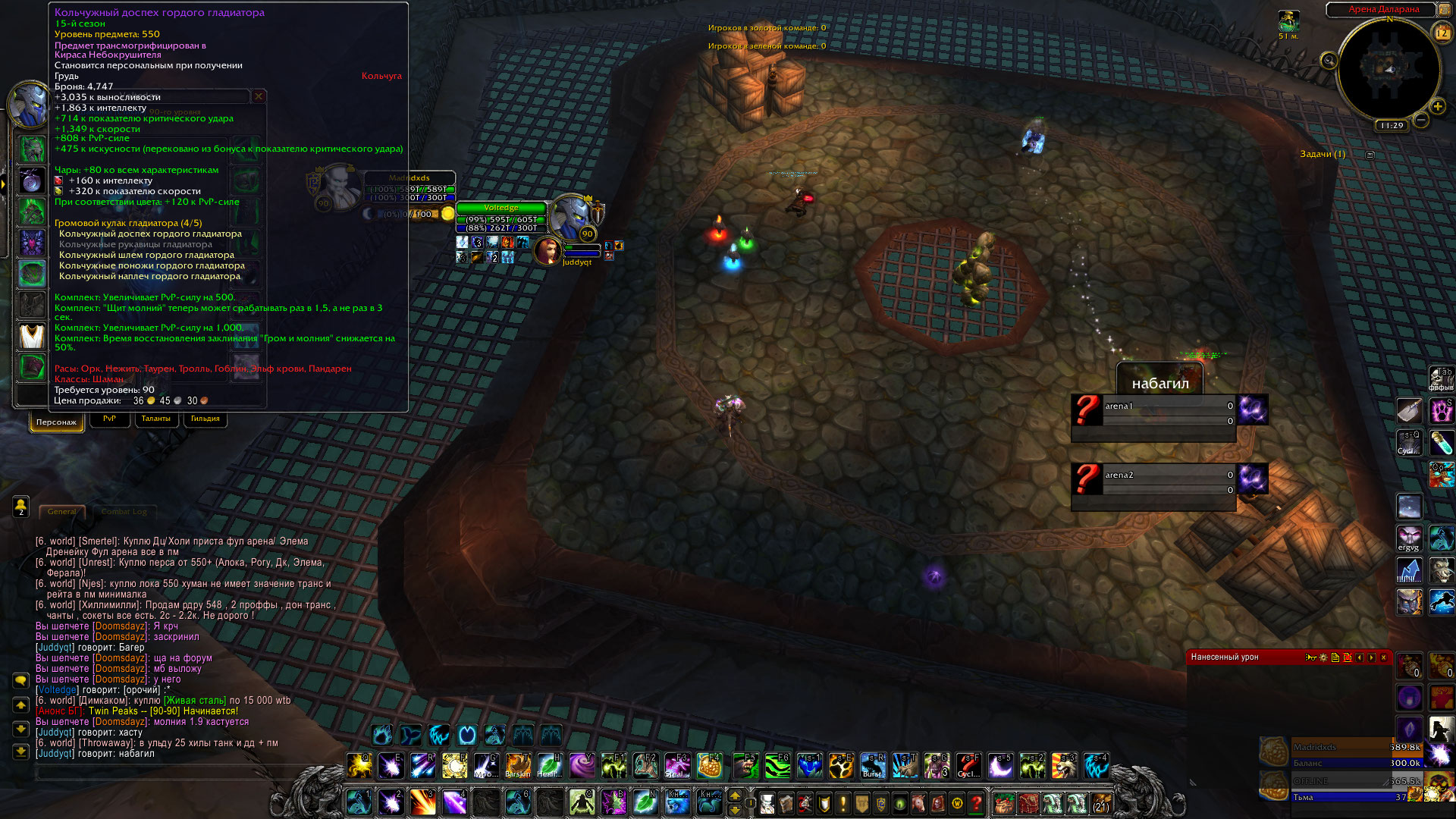Switch chat to the Combat Log tab

pos(124,512)
